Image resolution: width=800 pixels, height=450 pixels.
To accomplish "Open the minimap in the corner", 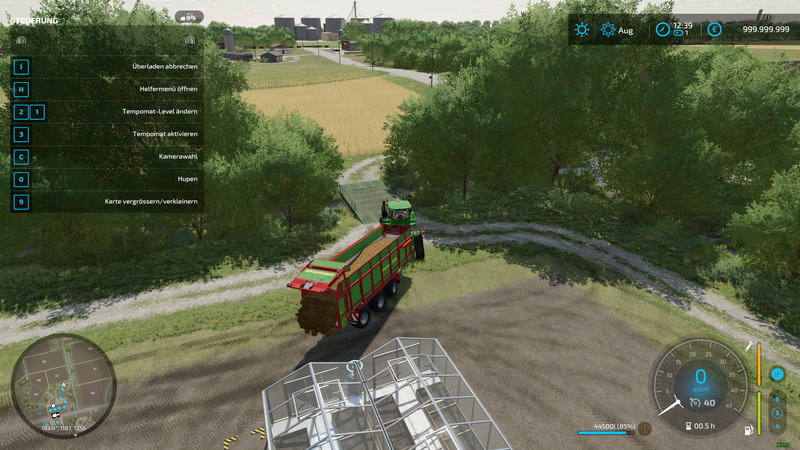I will pos(65,387).
